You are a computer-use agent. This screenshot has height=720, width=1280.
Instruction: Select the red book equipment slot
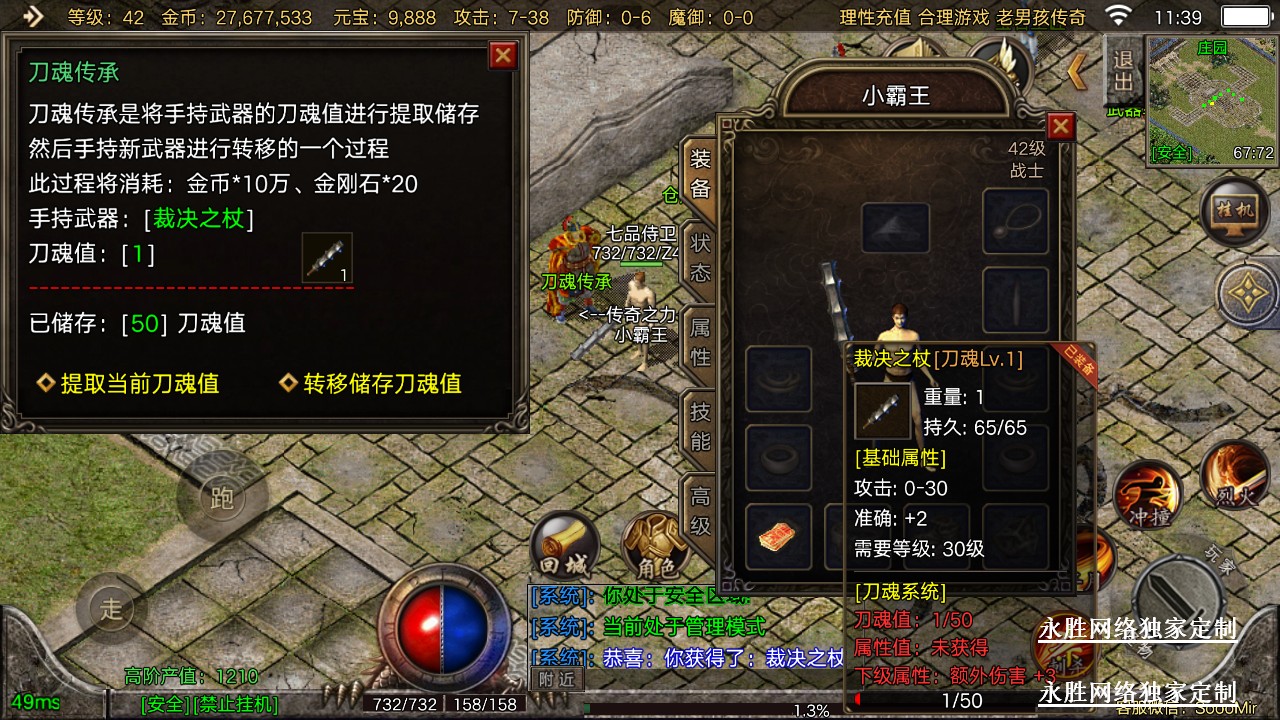point(778,537)
